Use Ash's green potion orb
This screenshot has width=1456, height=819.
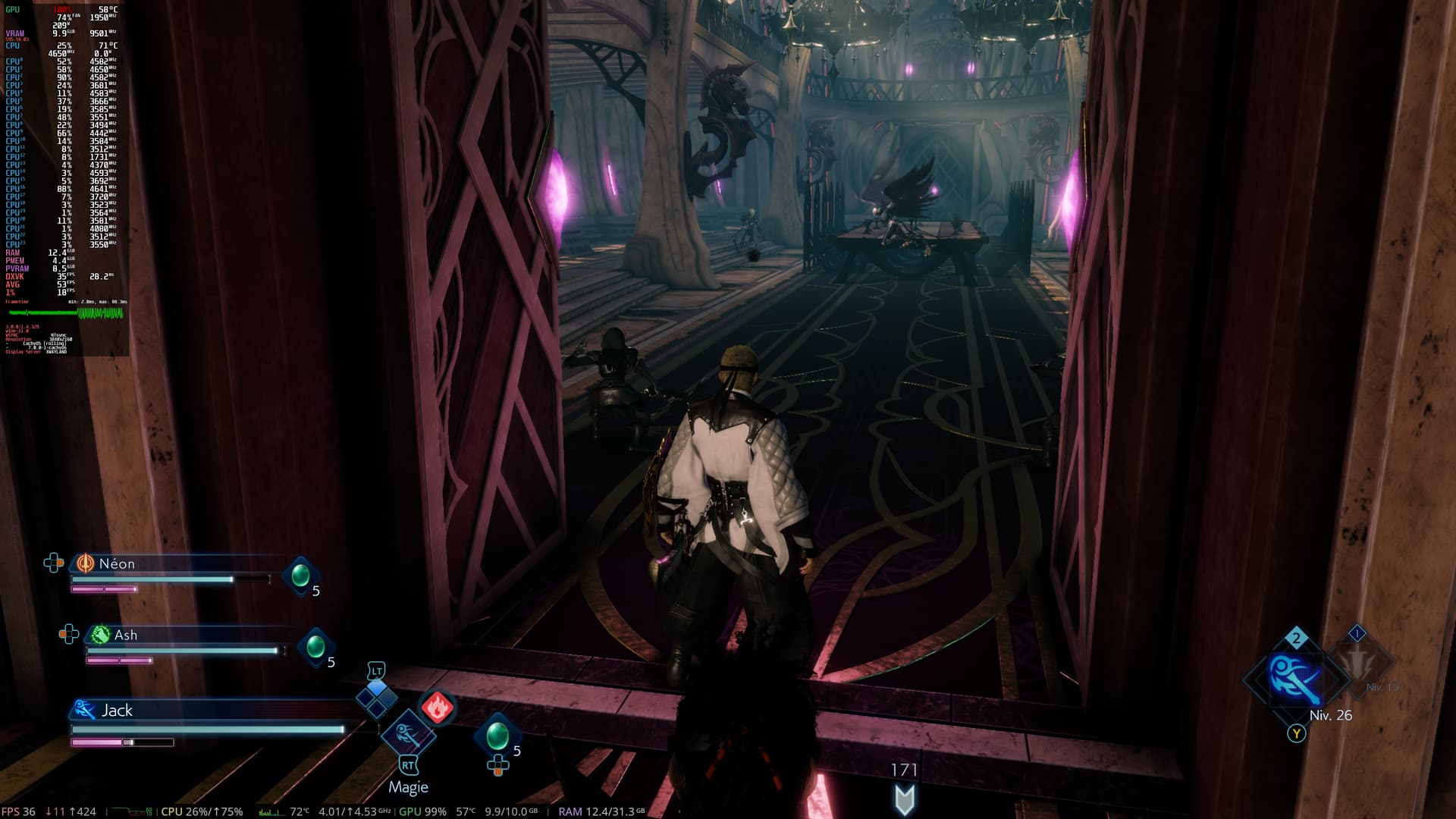[x=315, y=646]
